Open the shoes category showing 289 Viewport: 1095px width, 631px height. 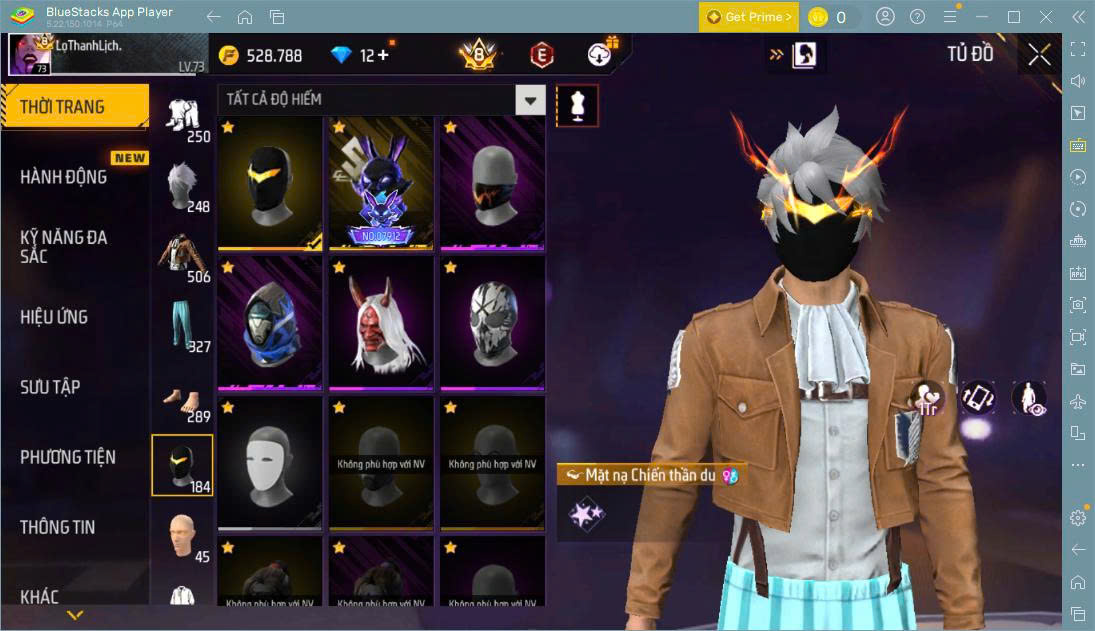[182, 397]
